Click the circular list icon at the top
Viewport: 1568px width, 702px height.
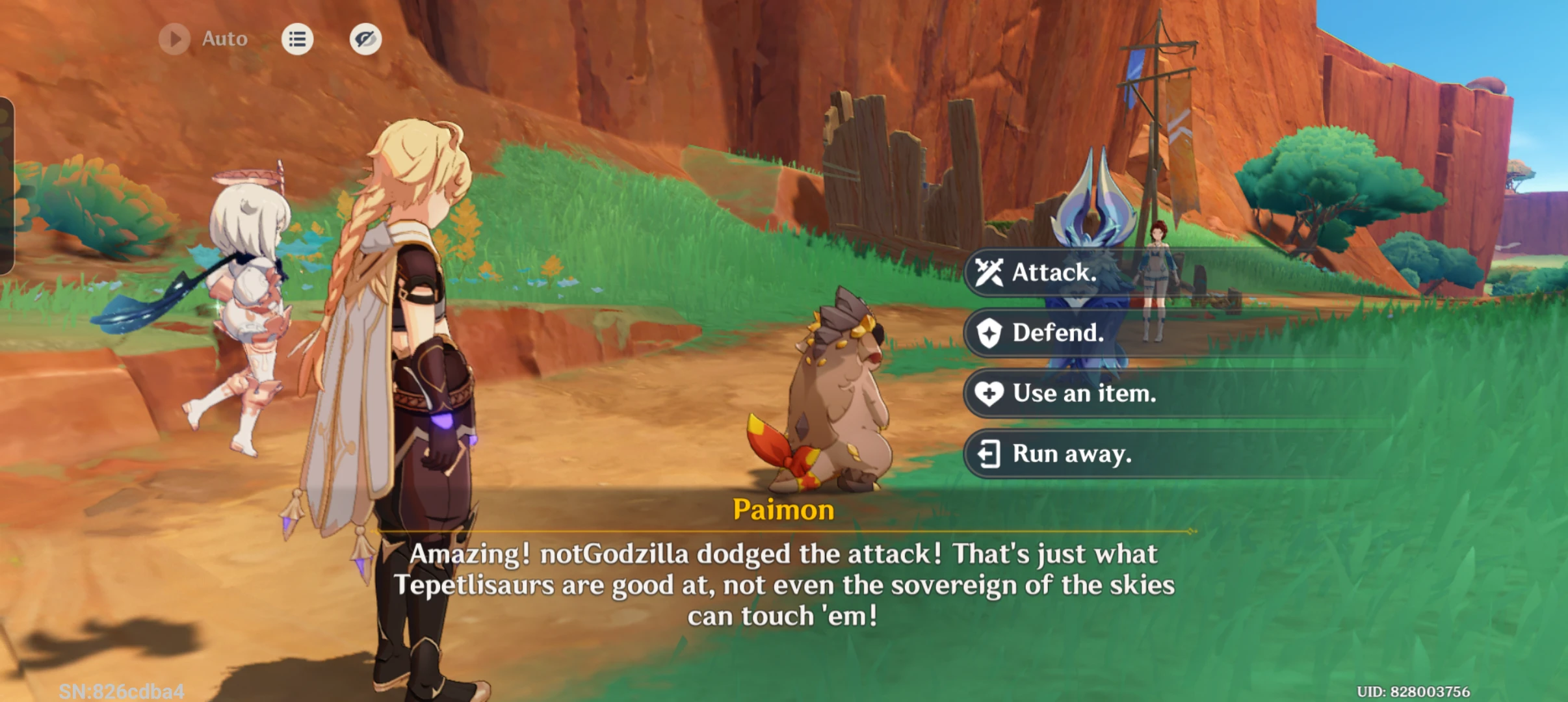point(297,39)
